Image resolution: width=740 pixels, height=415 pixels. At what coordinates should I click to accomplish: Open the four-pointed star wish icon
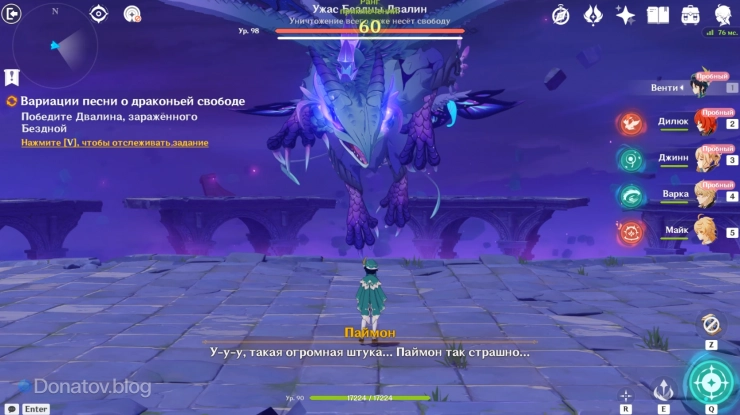(x=626, y=15)
